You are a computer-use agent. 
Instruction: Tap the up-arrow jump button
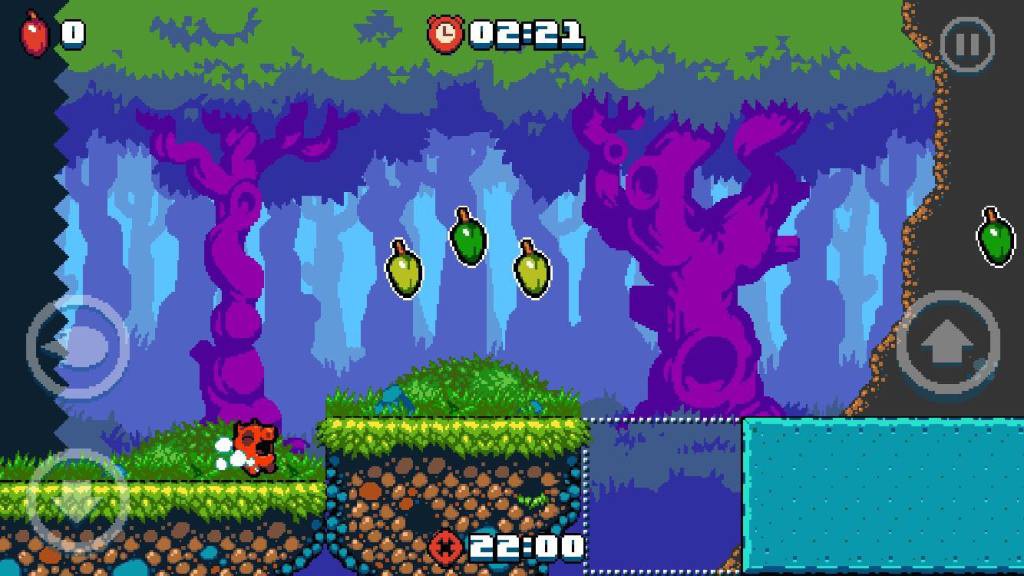pyautogui.click(x=947, y=345)
